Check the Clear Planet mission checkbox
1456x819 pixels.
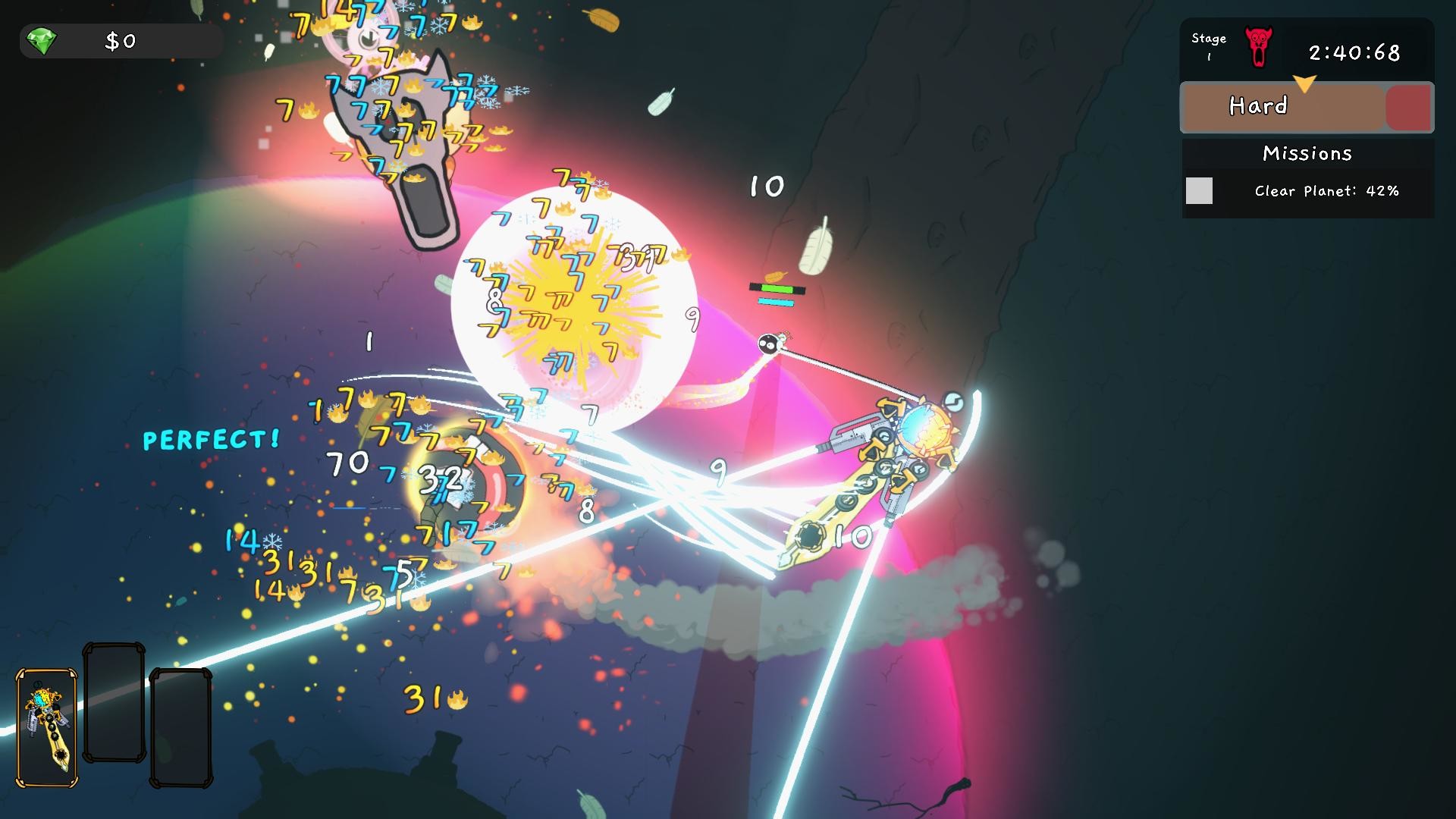[1200, 192]
